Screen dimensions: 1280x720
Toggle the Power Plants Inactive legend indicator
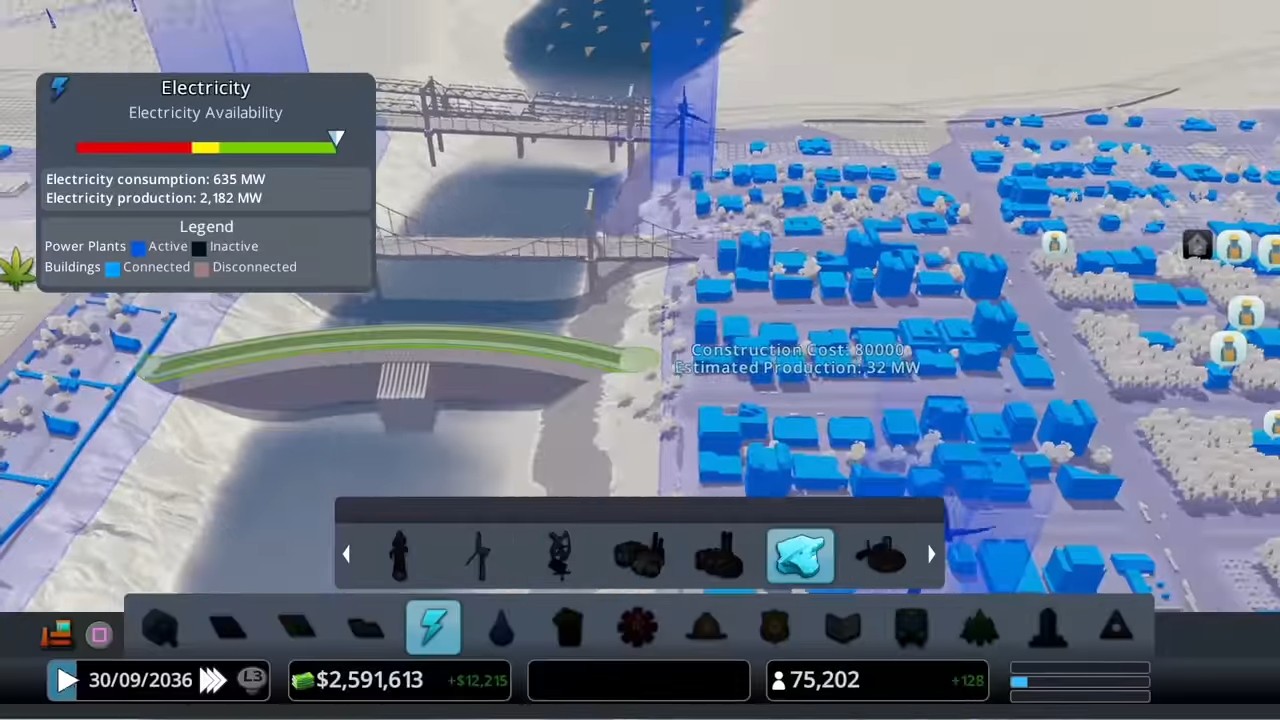[198, 247]
